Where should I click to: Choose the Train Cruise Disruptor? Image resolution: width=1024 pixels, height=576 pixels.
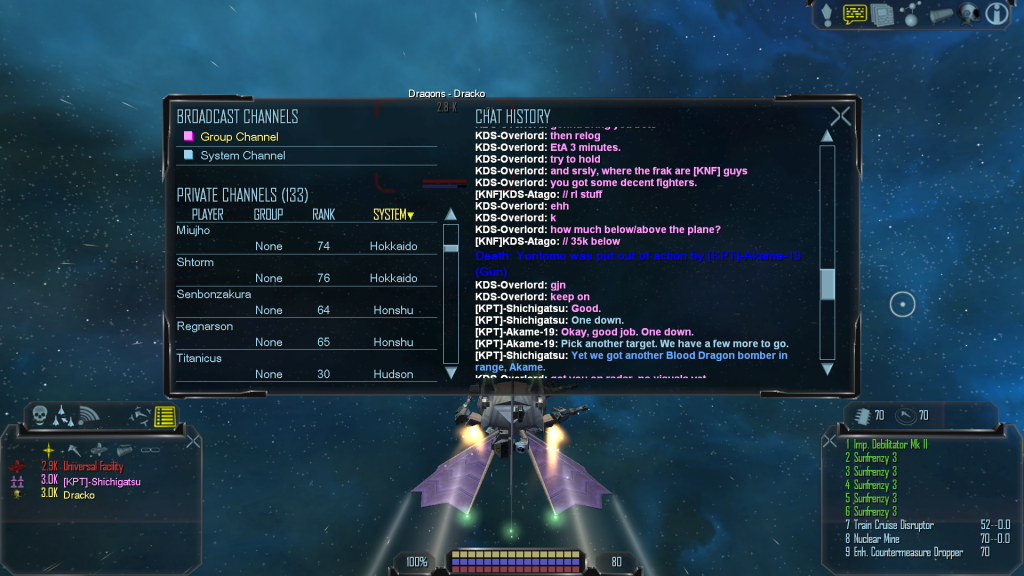tap(893, 525)
